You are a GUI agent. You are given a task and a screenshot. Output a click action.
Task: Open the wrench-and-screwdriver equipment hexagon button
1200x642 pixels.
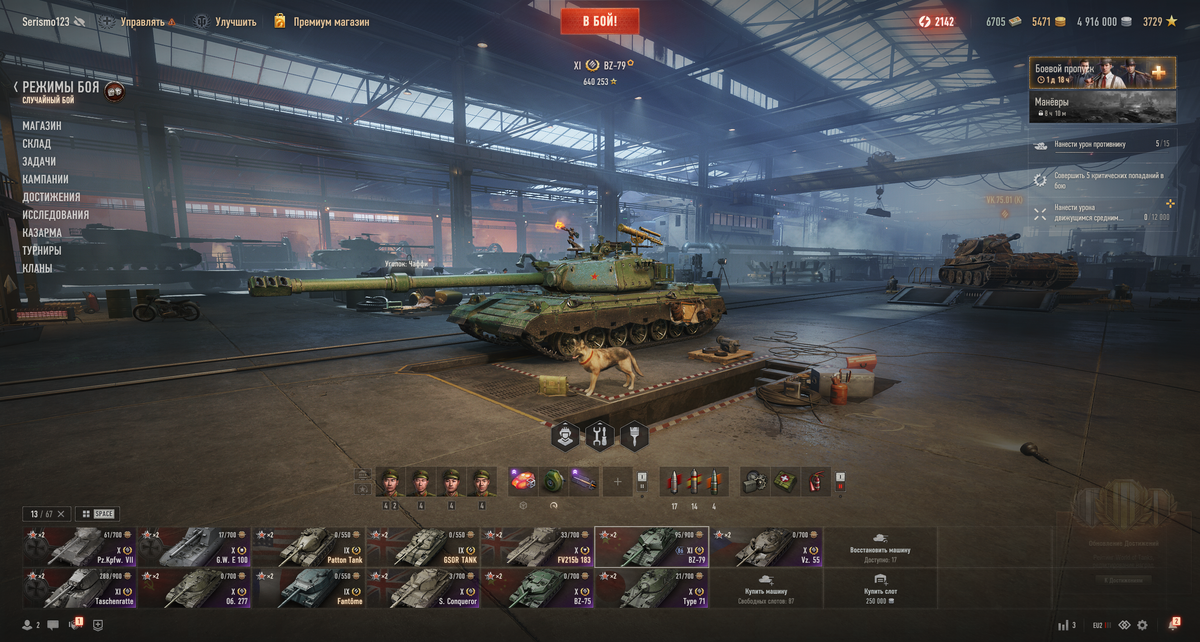[600, 435]
